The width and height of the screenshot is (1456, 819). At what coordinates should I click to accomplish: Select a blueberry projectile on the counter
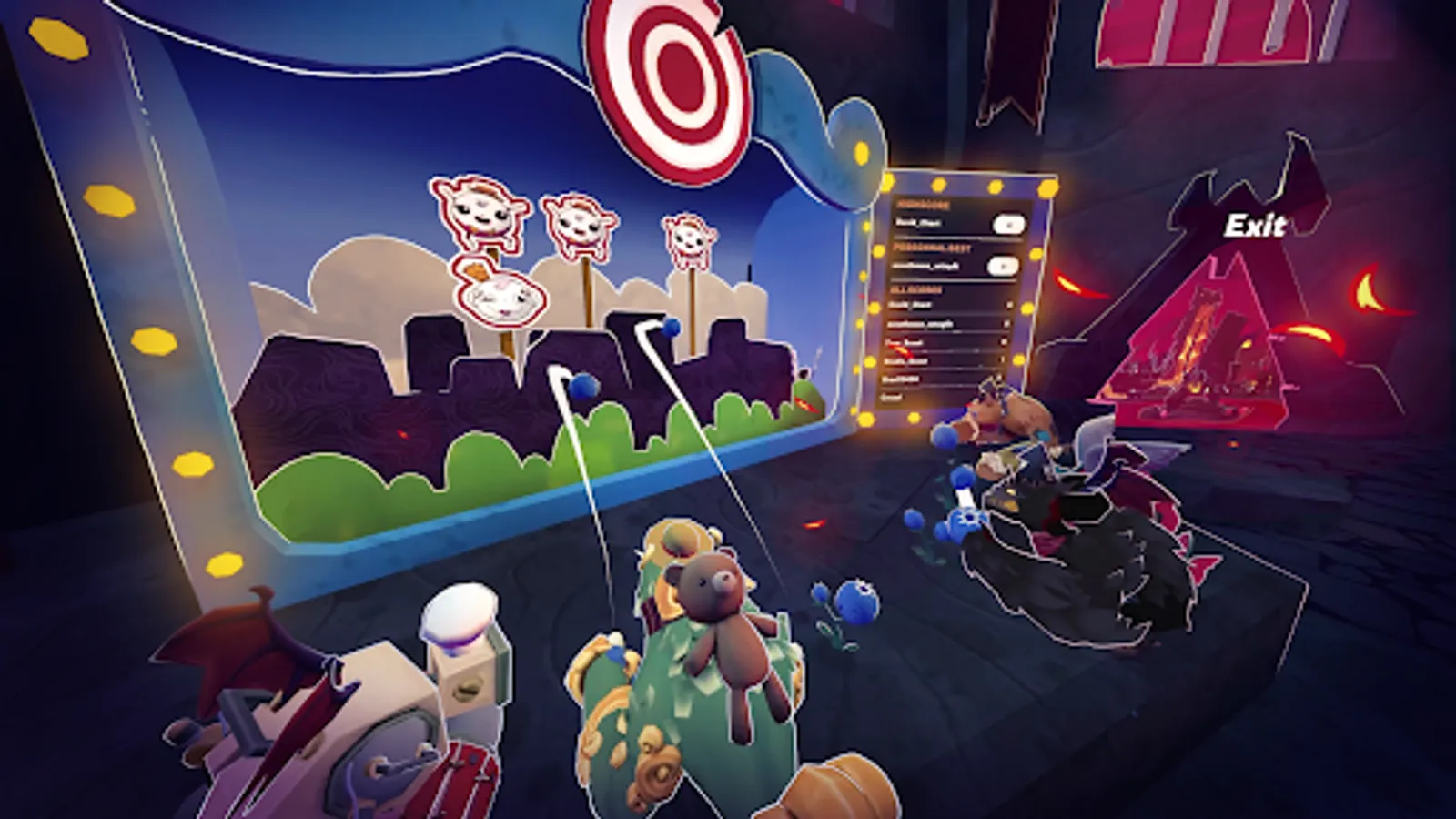point(855,601)
